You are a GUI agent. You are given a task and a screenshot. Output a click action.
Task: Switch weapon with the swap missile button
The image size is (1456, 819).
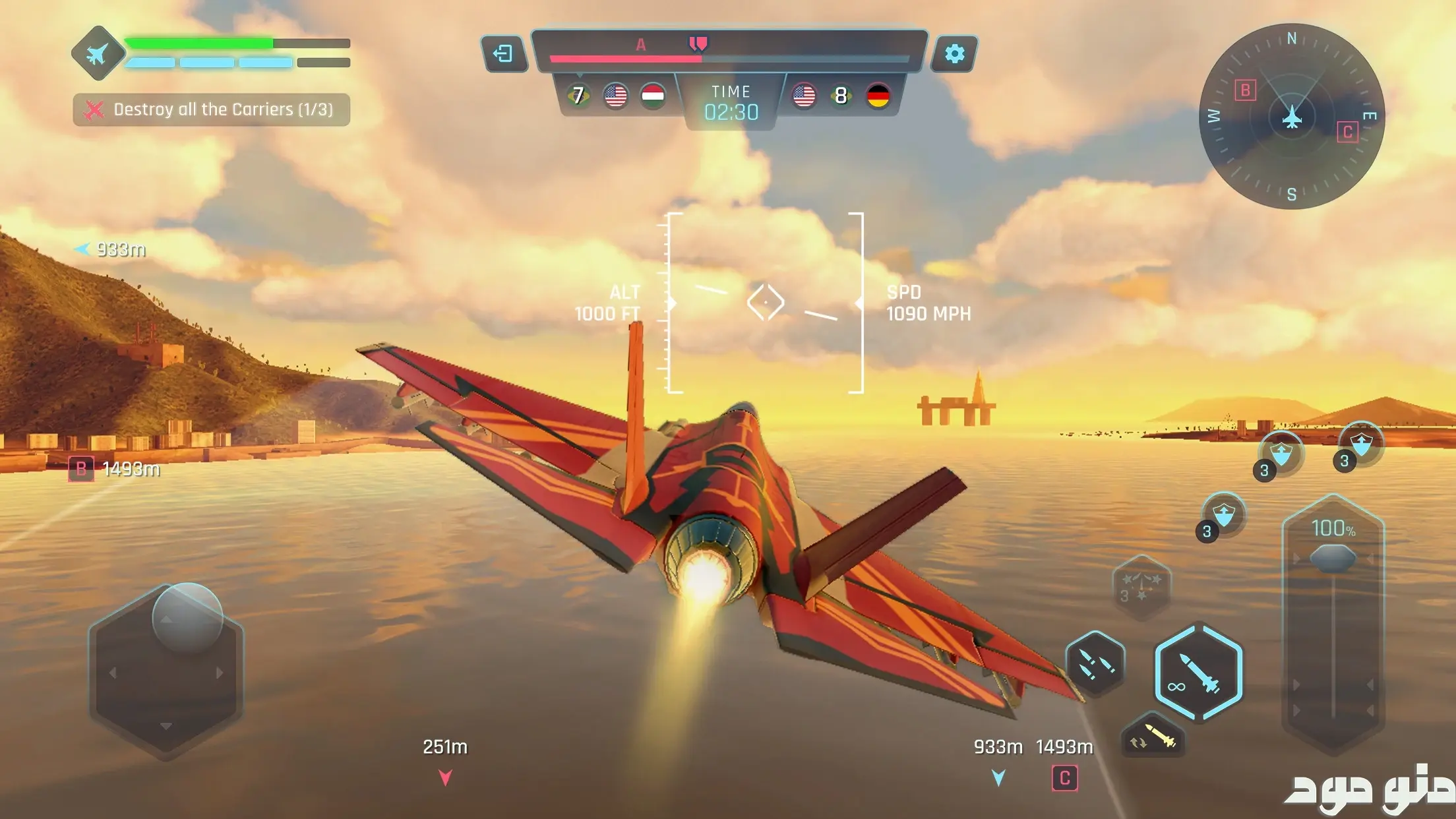1153,737
